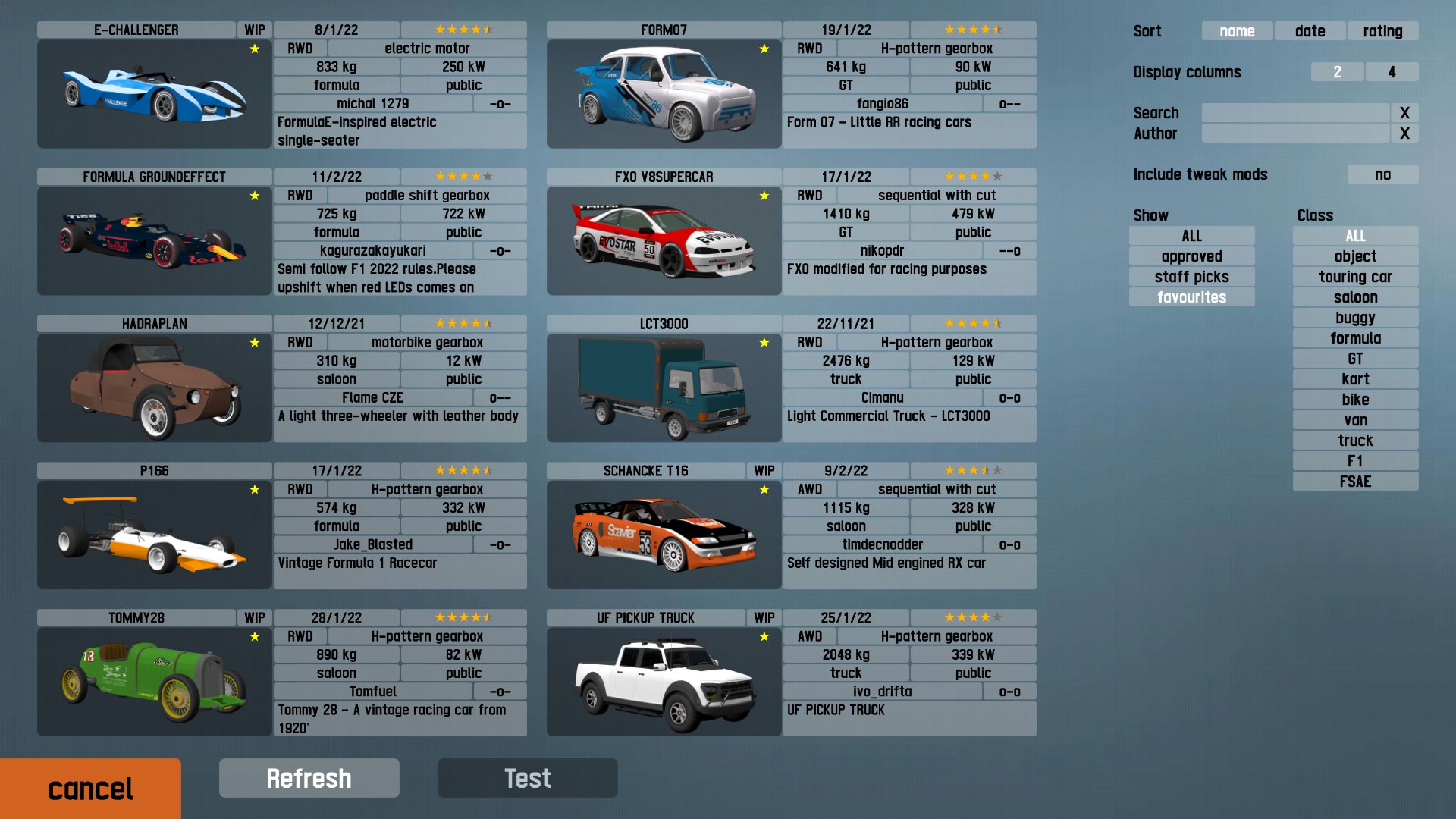Sort the mod list by rating
The width and height of the screenshot is (1456, 819).
point(1382,31)
